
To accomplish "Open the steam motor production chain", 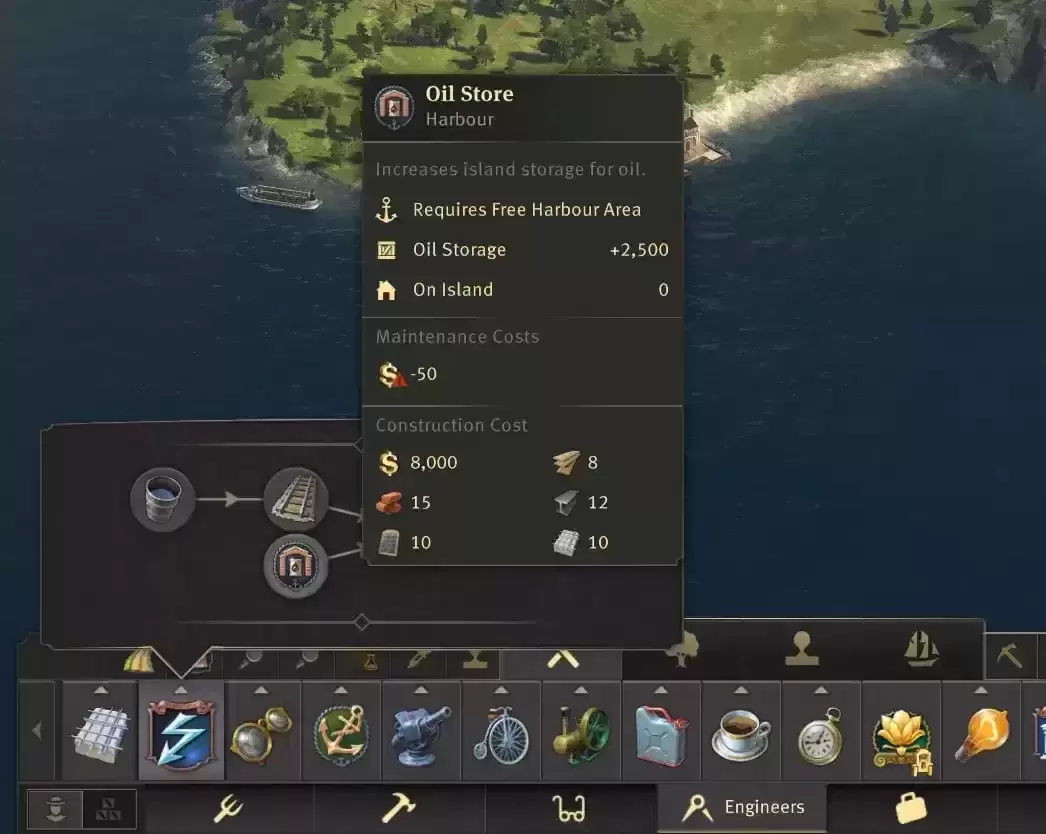I will (x=581, y=732).
